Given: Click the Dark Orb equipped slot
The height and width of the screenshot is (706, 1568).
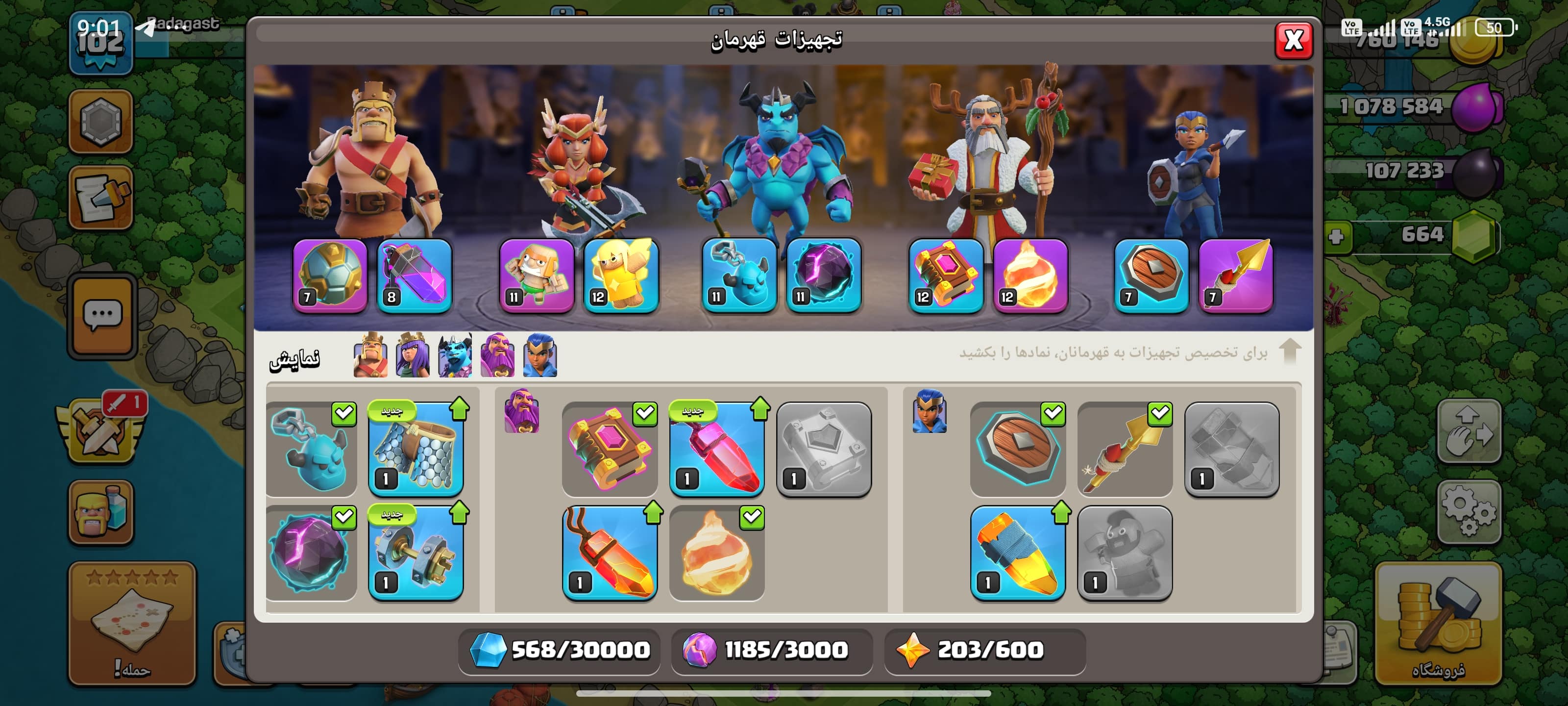Looking at the screenshot, I should pyautogui.click(x=824, y=276).
